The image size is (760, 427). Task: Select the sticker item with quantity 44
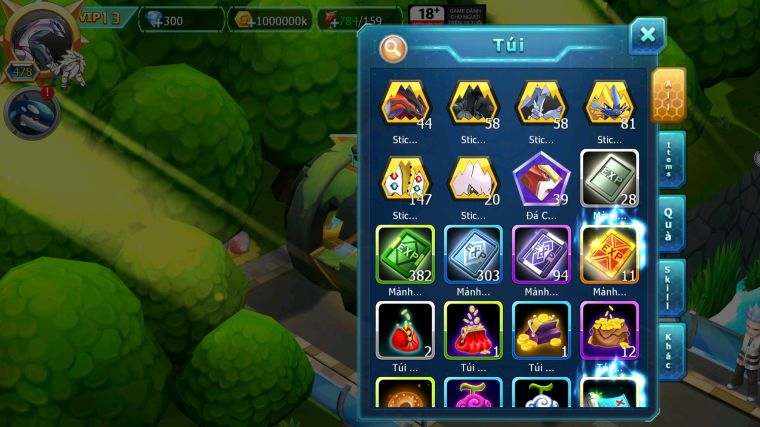pos(405,103)
